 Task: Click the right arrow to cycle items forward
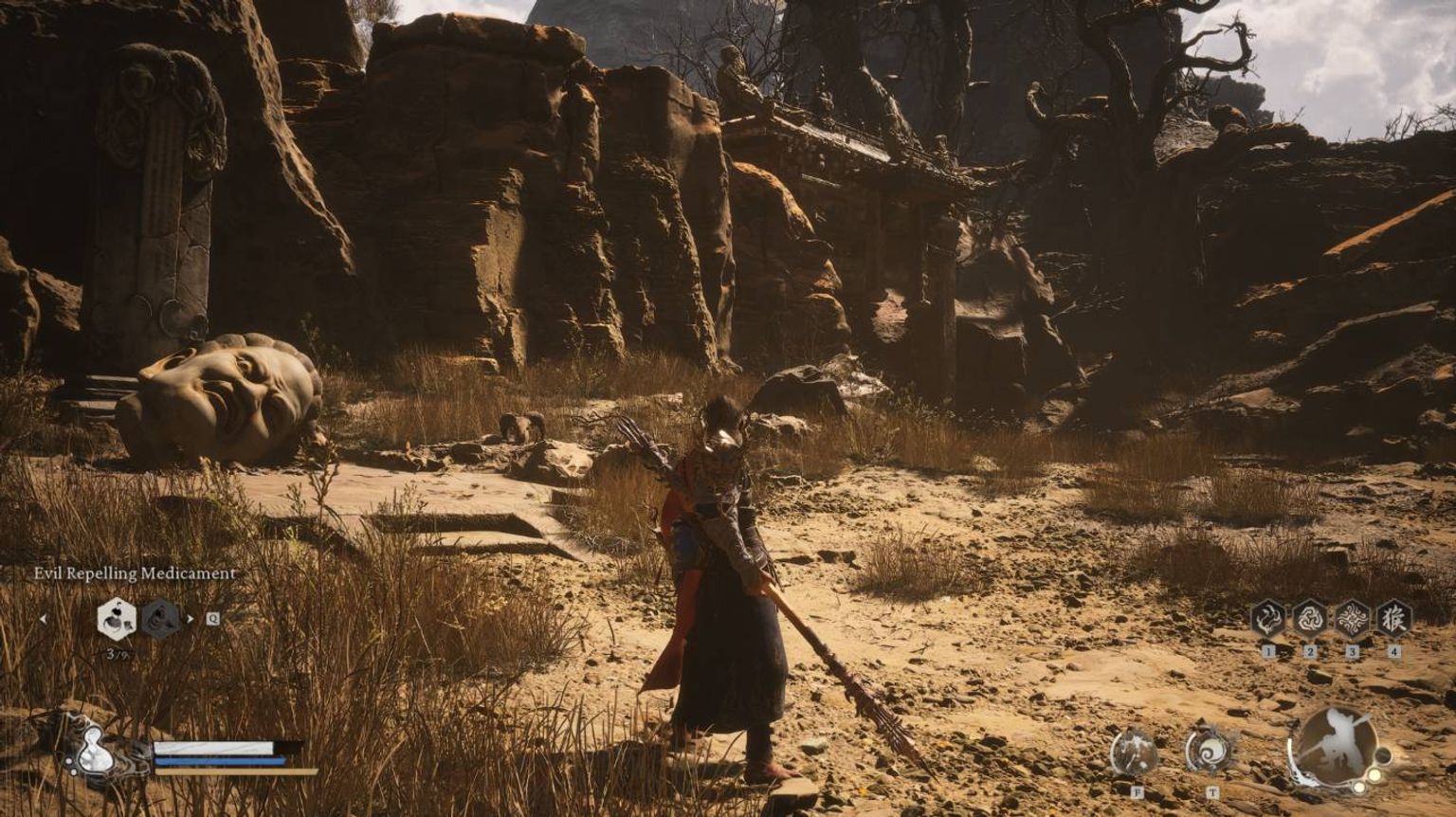click(x=191, y=620)
